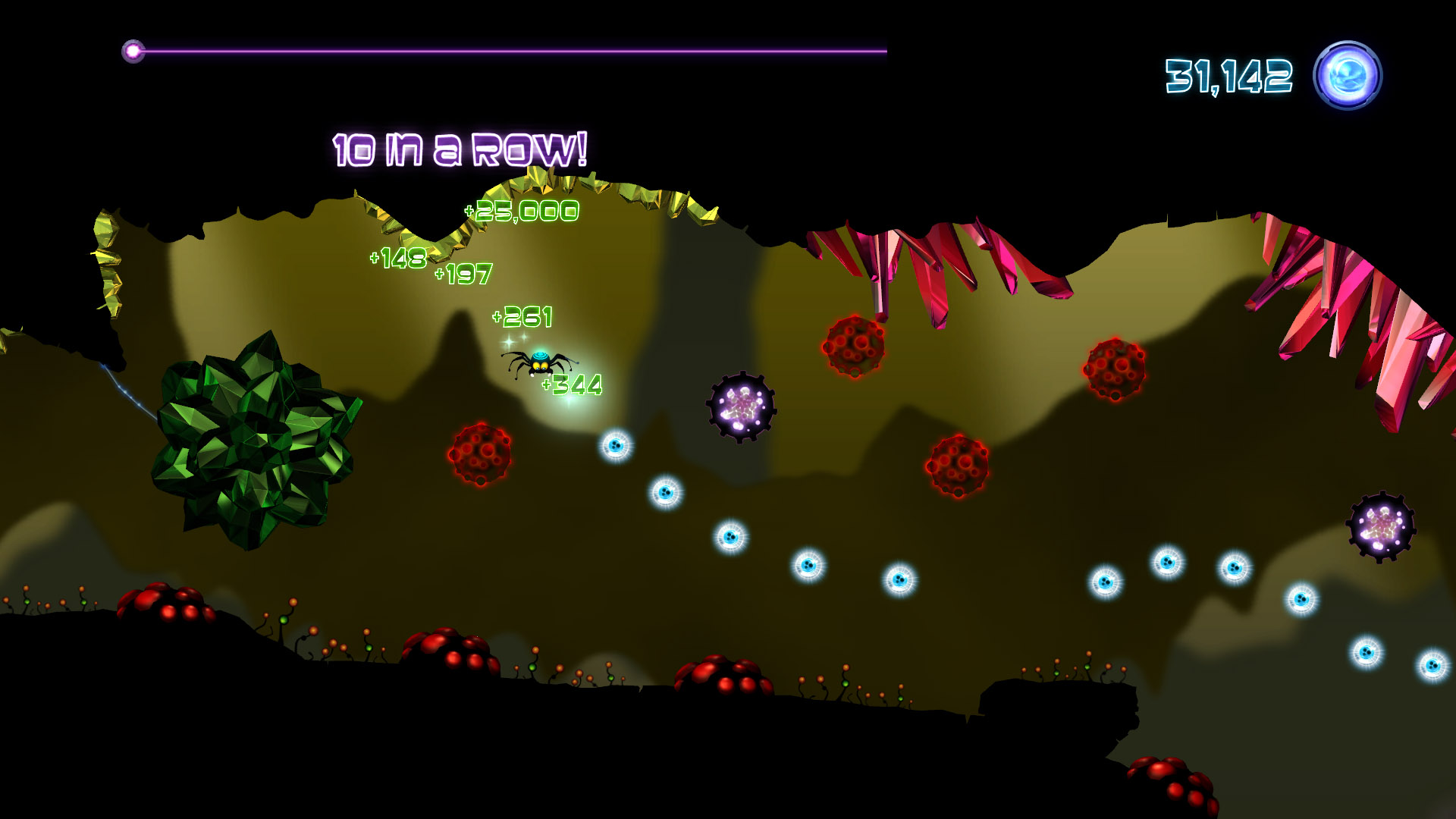Click the +197 score popup
This screenshot has width=1456, height=819.
click(x=463, y=273)
